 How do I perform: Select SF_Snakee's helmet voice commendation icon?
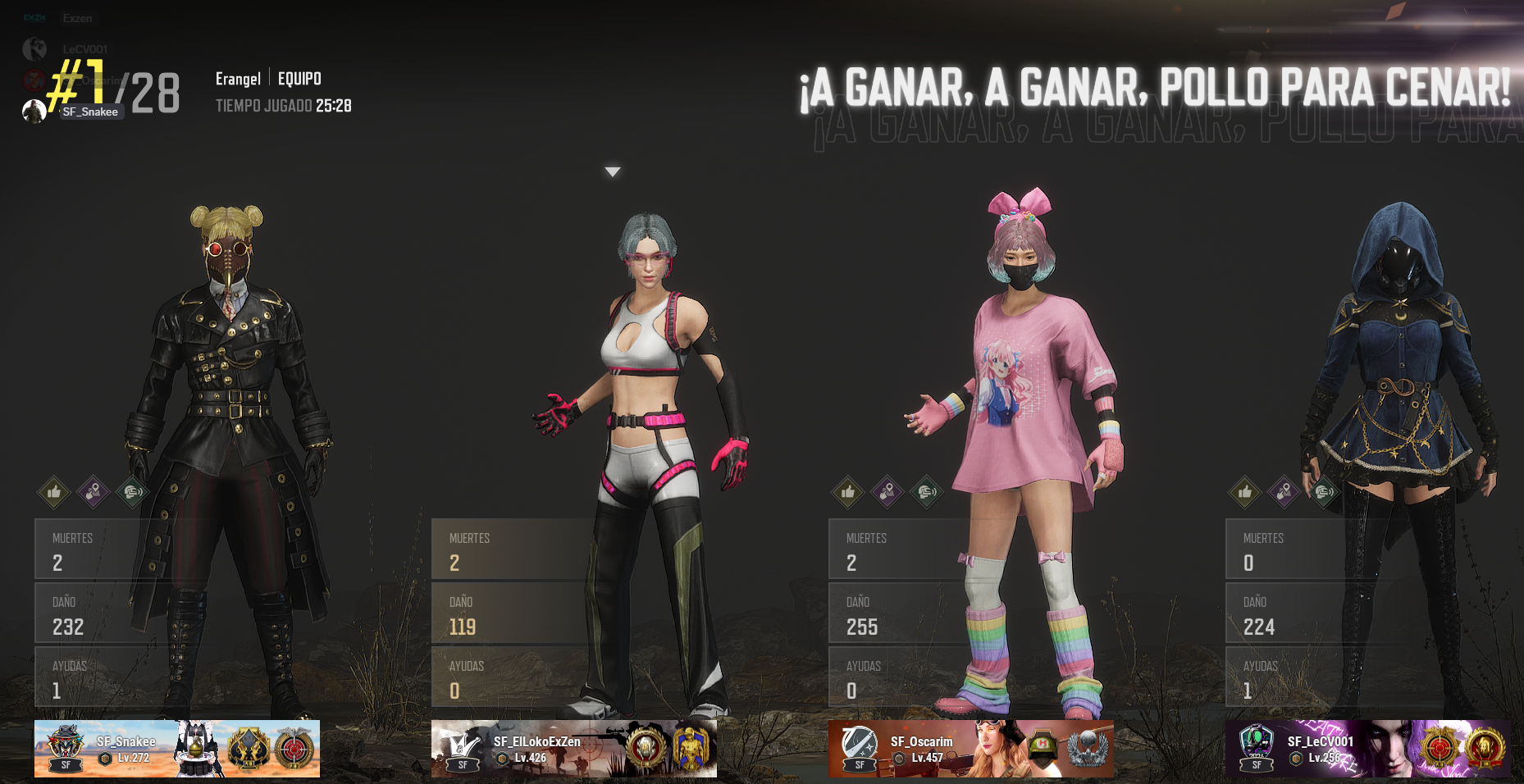132,492
